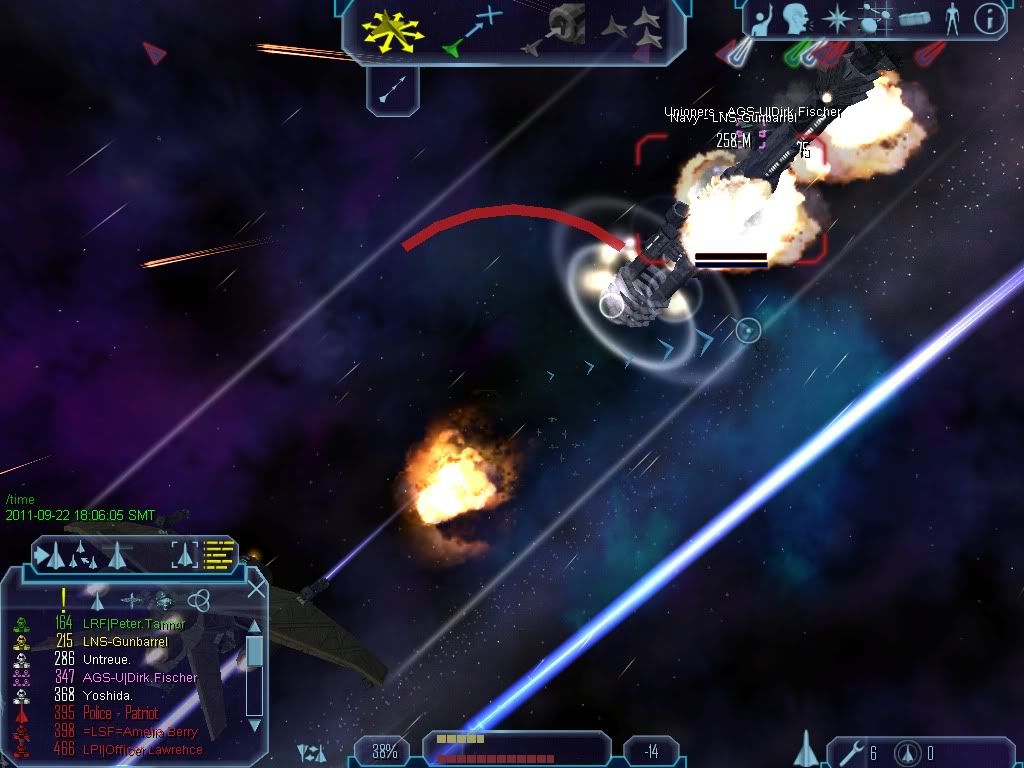The image size is (1024, 768).
Task: Filter contacts with the yellow exclamation icon
Action: coord(63,599)
